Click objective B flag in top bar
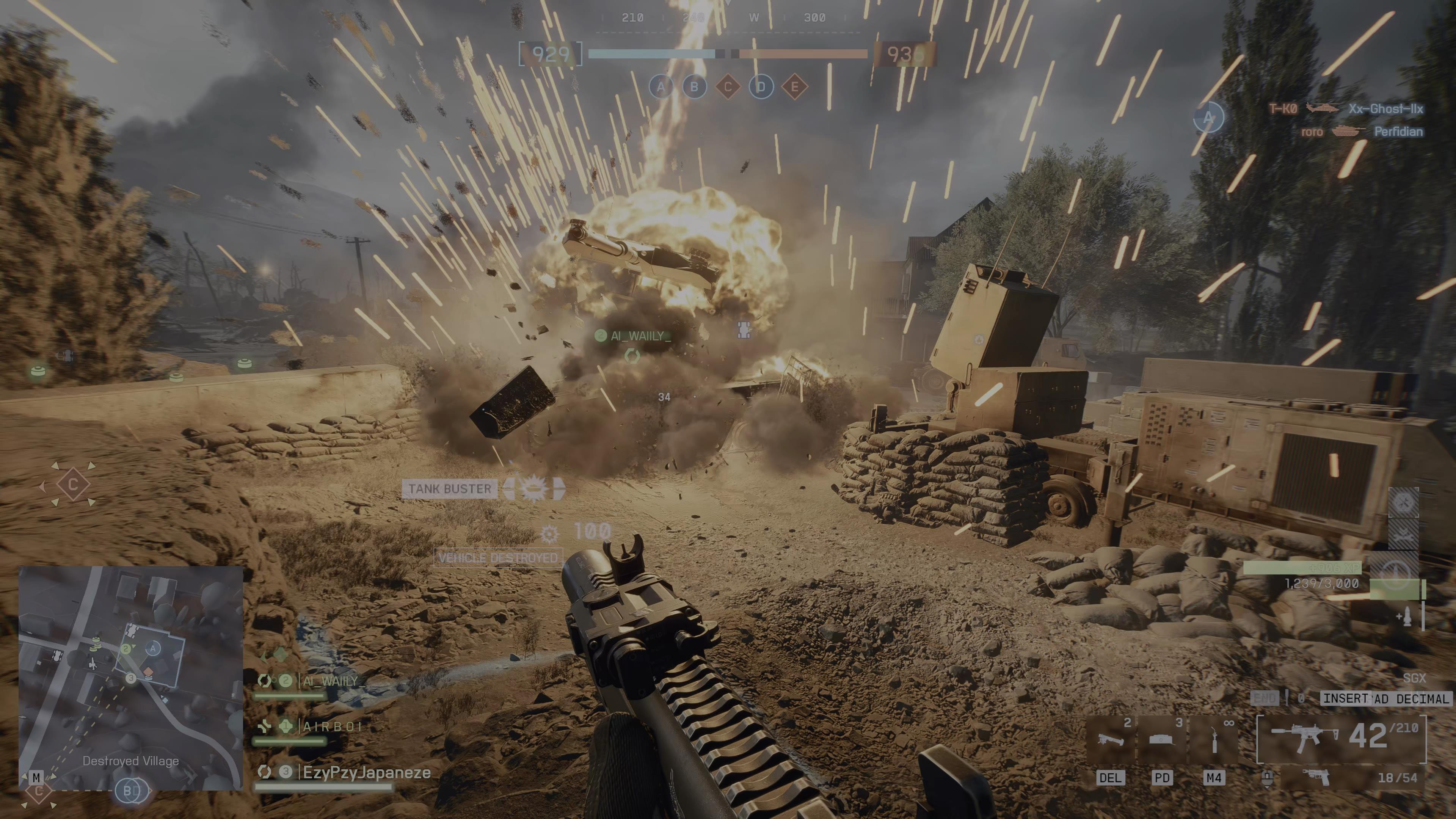The width and height of the screenshot is (1456, 819). point(694,87)
